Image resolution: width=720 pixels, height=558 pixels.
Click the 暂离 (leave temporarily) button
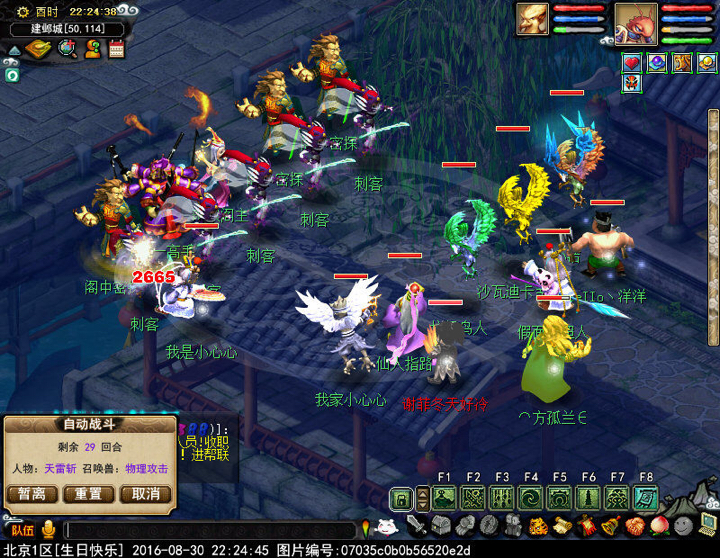click(31, 494)
